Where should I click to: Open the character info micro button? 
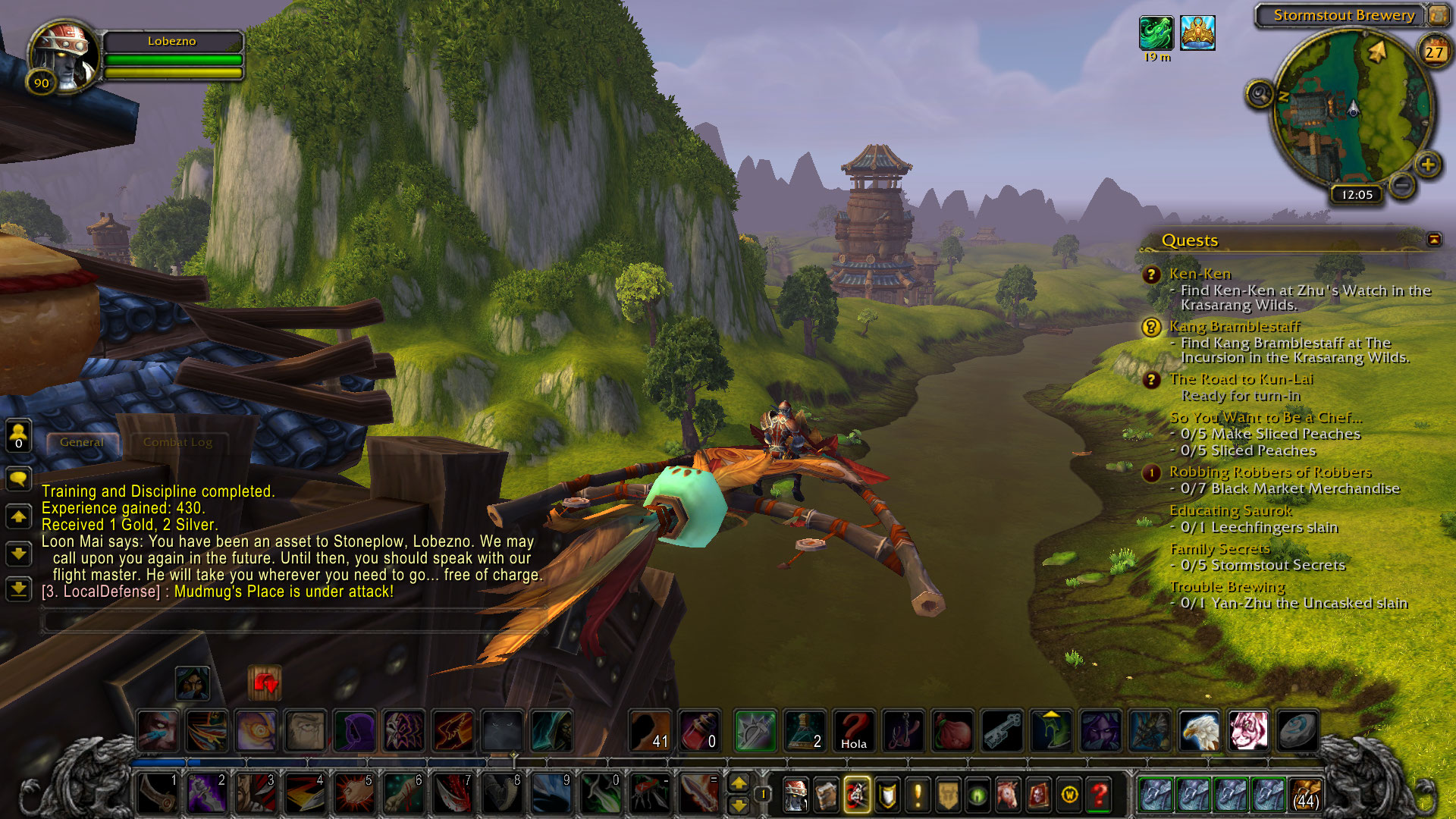tap(795, 795)
